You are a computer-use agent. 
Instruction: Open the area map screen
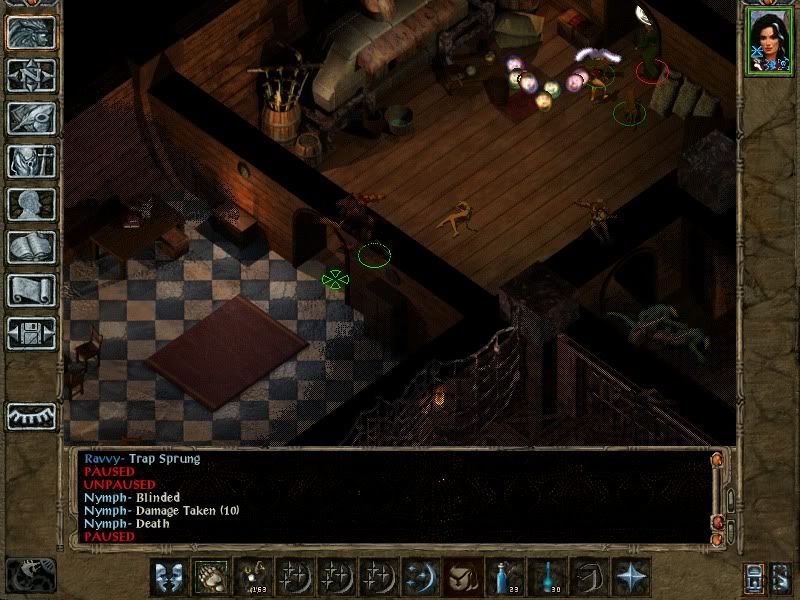pos(31,75)
